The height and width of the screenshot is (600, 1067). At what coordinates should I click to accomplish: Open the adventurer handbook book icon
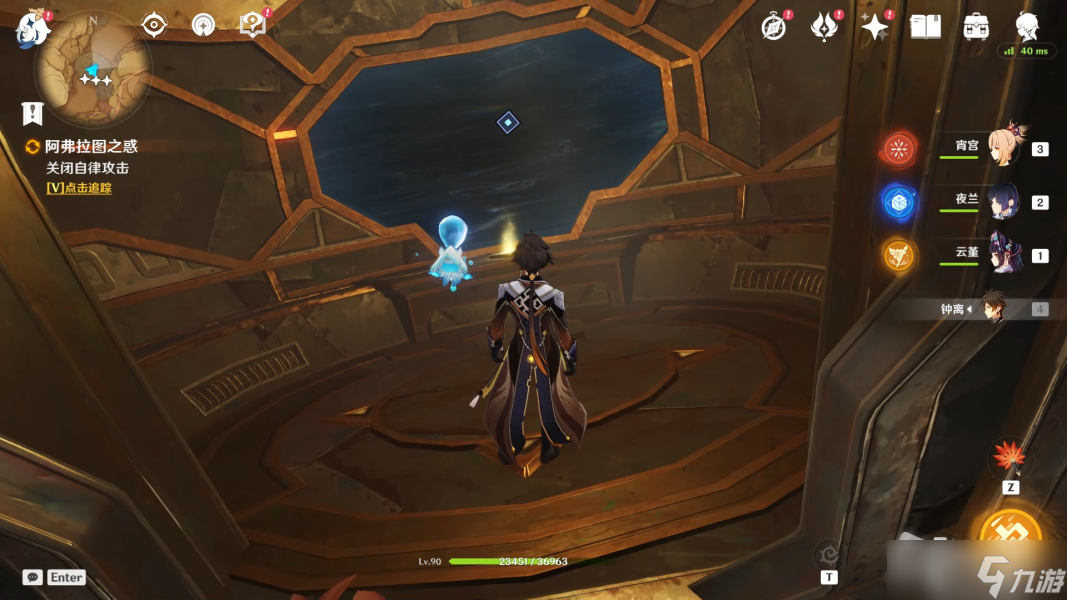926,27
